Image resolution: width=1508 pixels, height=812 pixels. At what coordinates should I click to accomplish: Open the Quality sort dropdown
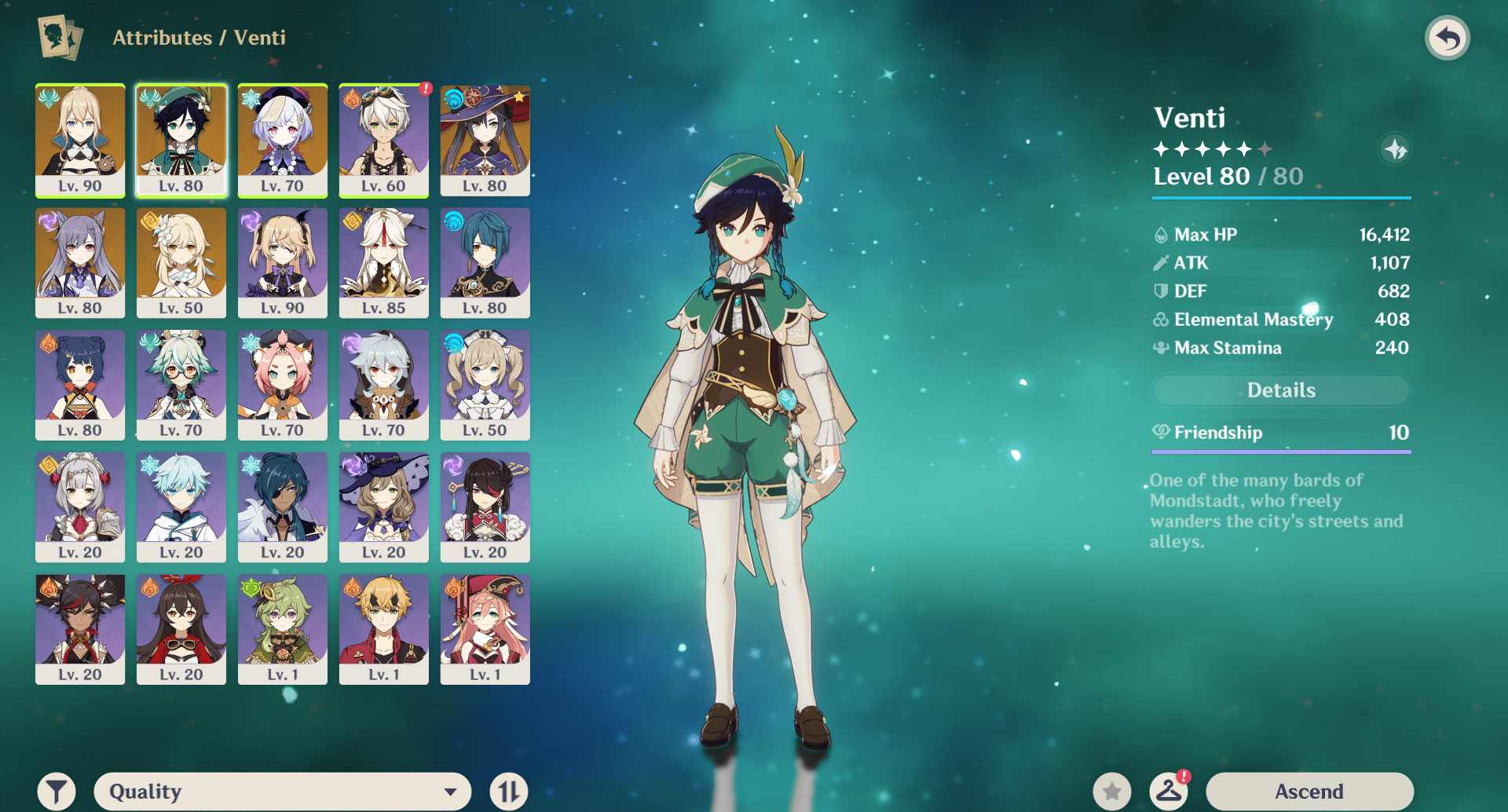click(283, 791)
